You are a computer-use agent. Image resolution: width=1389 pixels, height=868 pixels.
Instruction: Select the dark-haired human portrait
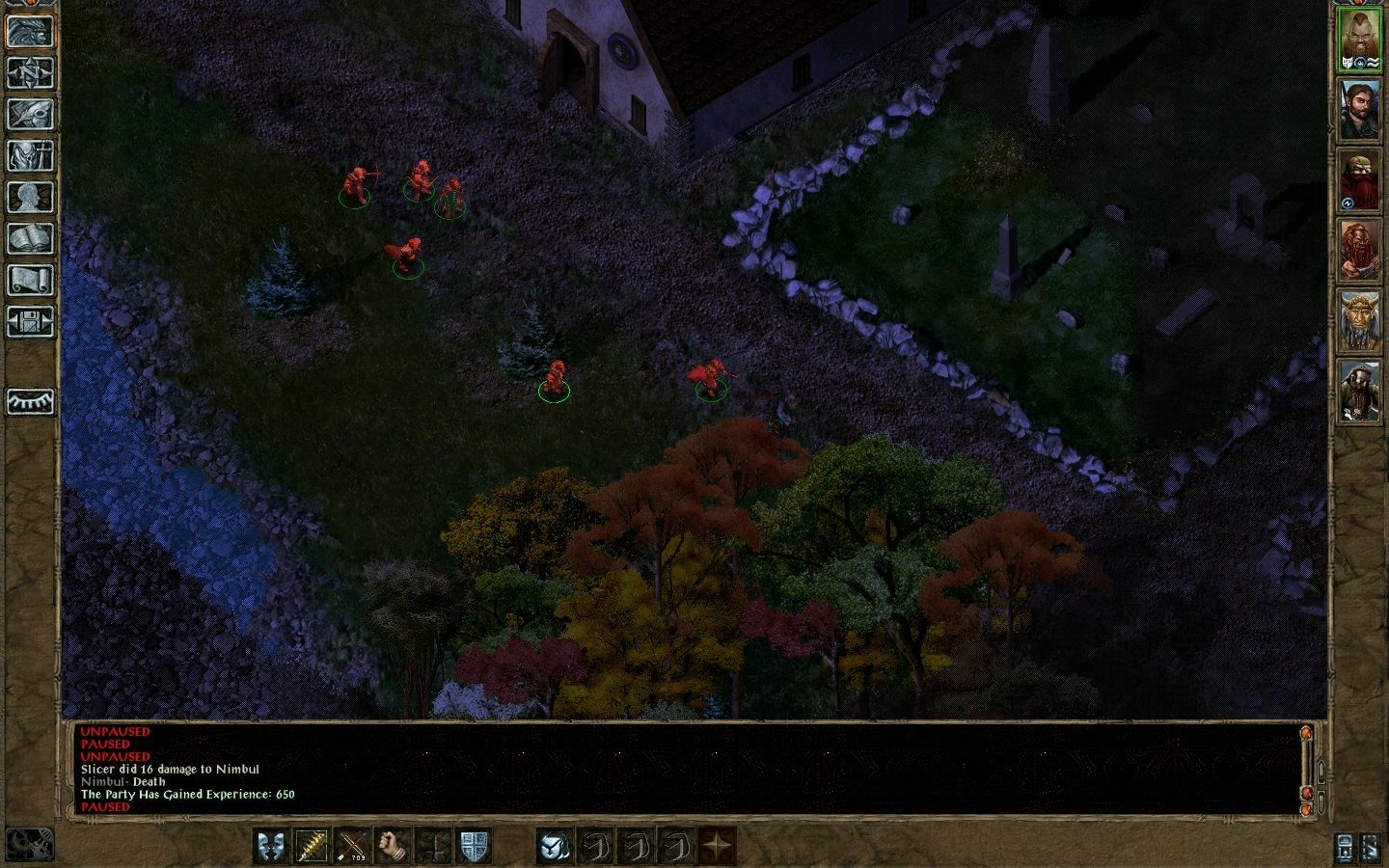[x=1360, y=111]
